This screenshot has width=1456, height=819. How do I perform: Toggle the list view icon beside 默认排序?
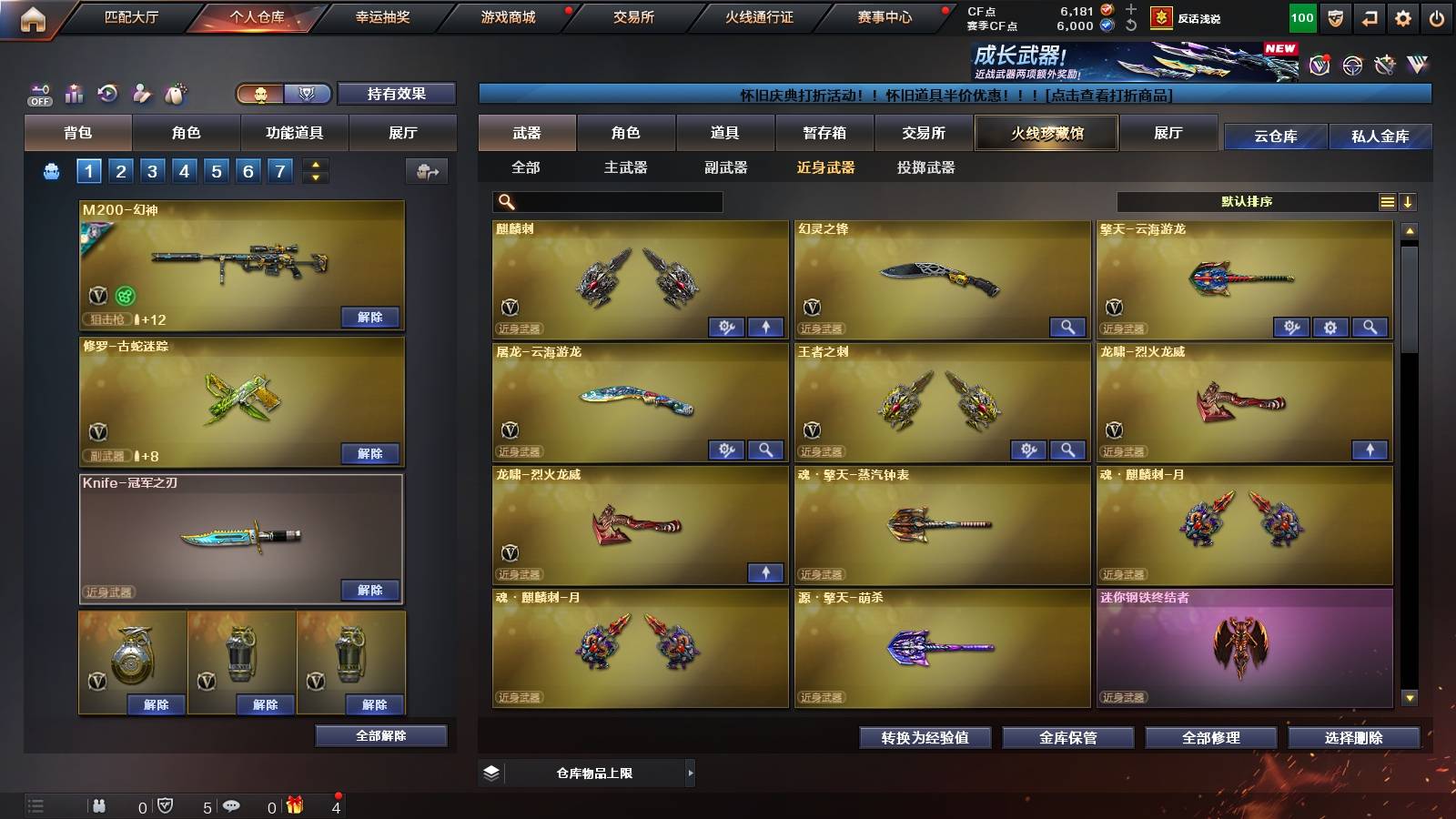point(1387,202)
